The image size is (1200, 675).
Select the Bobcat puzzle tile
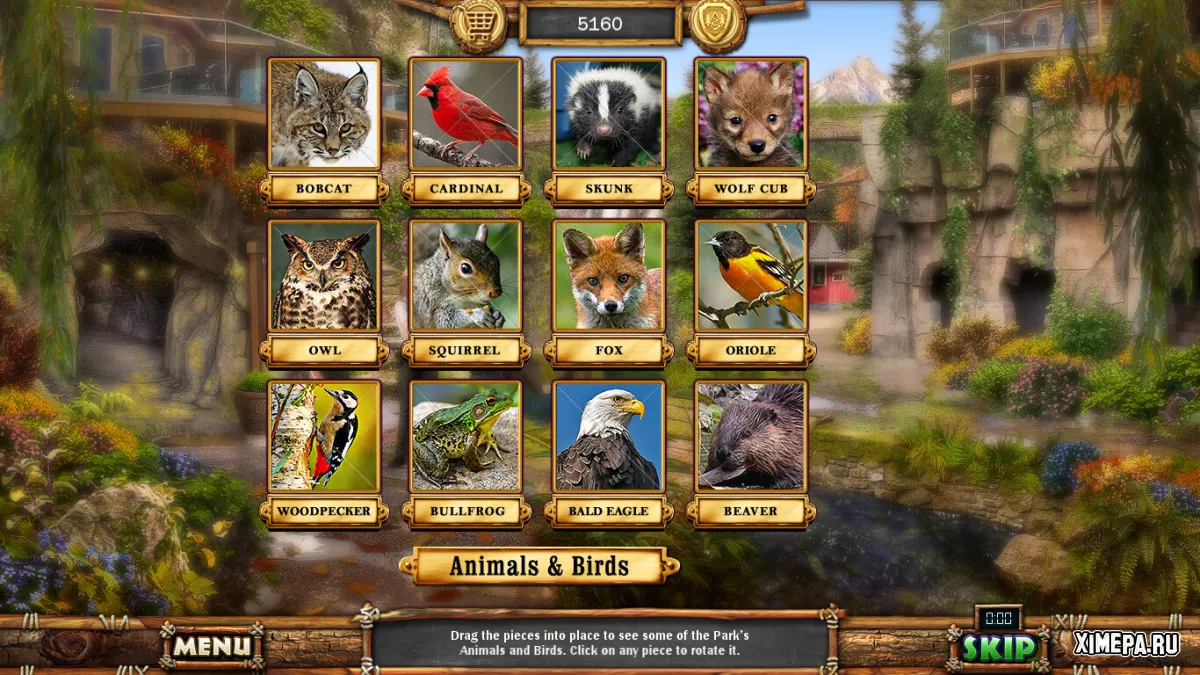pyautogui.click(x=324, y=114)
